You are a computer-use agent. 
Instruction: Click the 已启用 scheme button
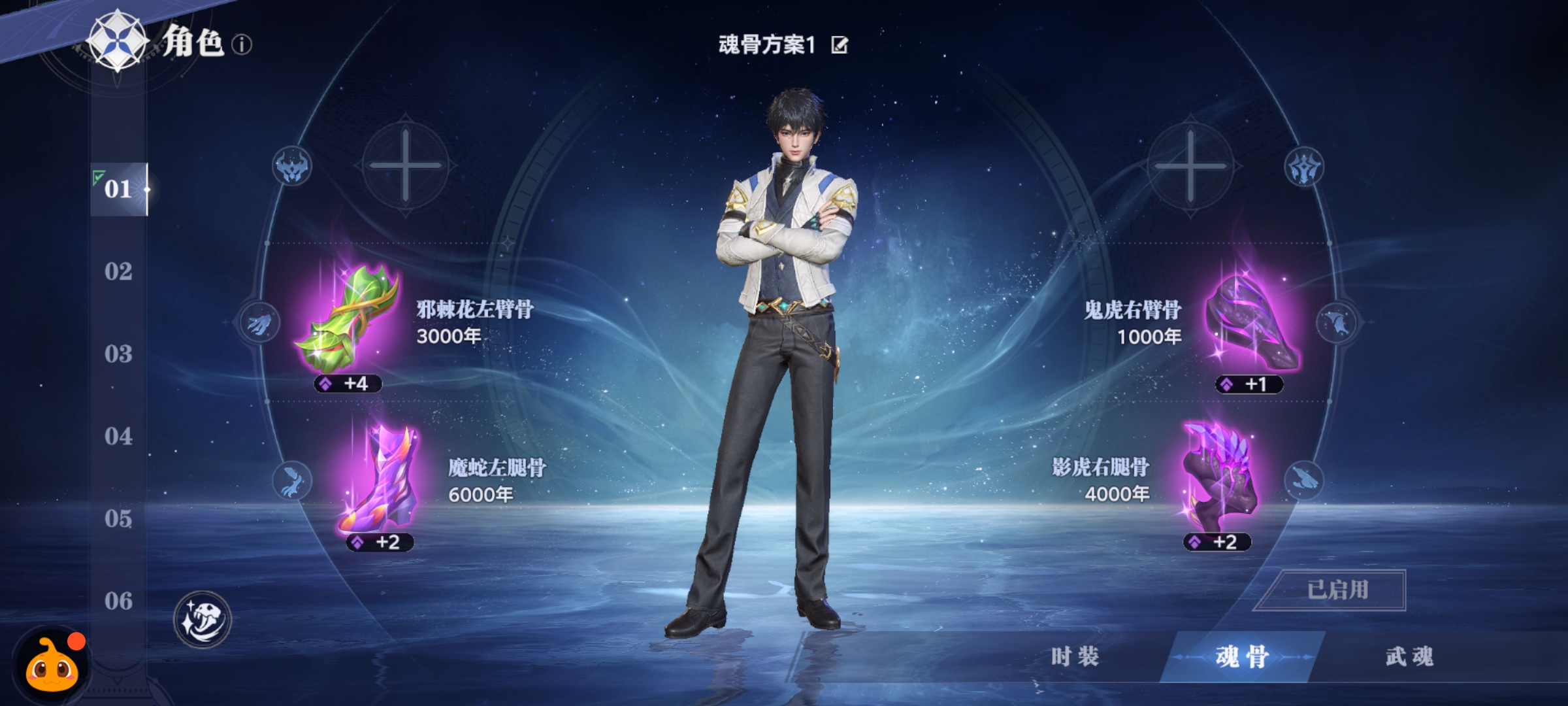coord(1337,590)
